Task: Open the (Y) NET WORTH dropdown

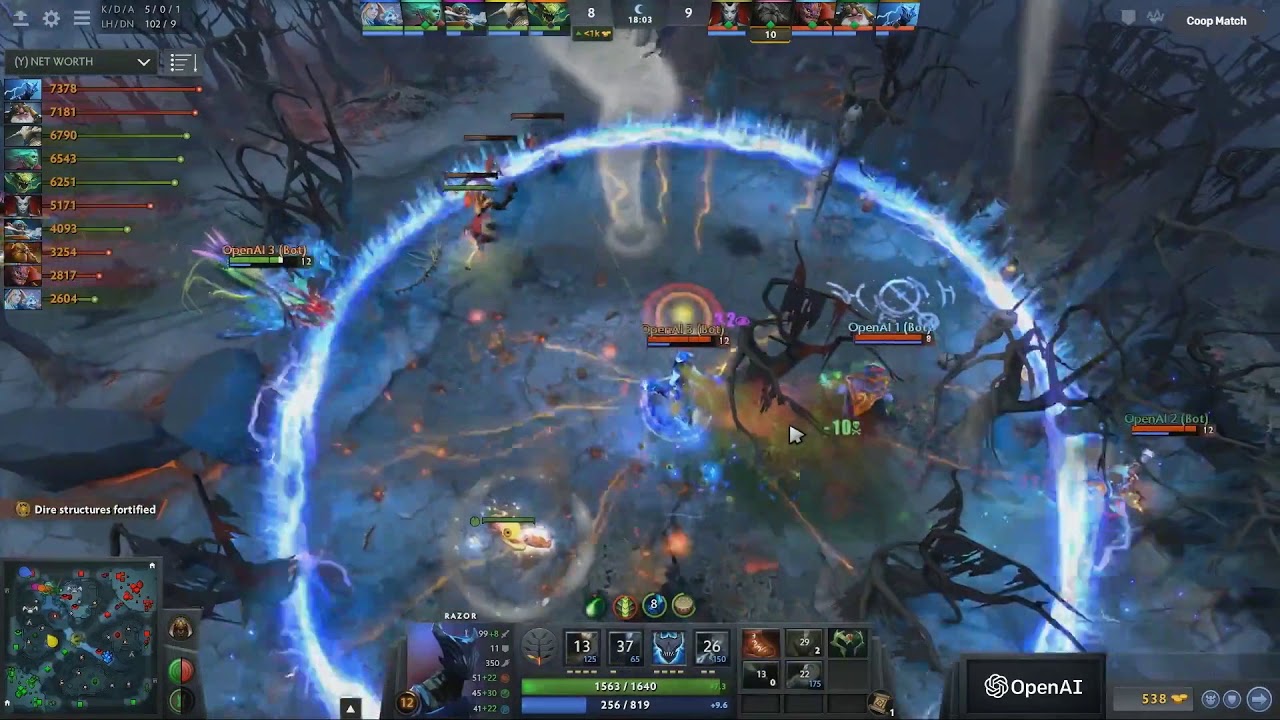Action: pos(82,62)
